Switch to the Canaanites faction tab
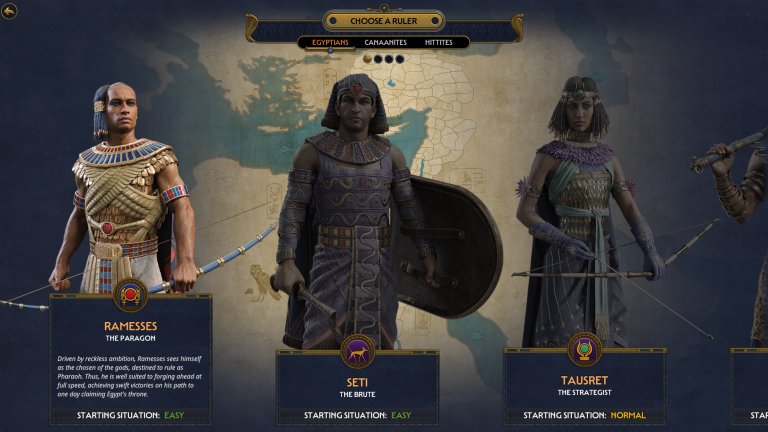Viewport: 768px width, 432px height. (x=384, y=43)
